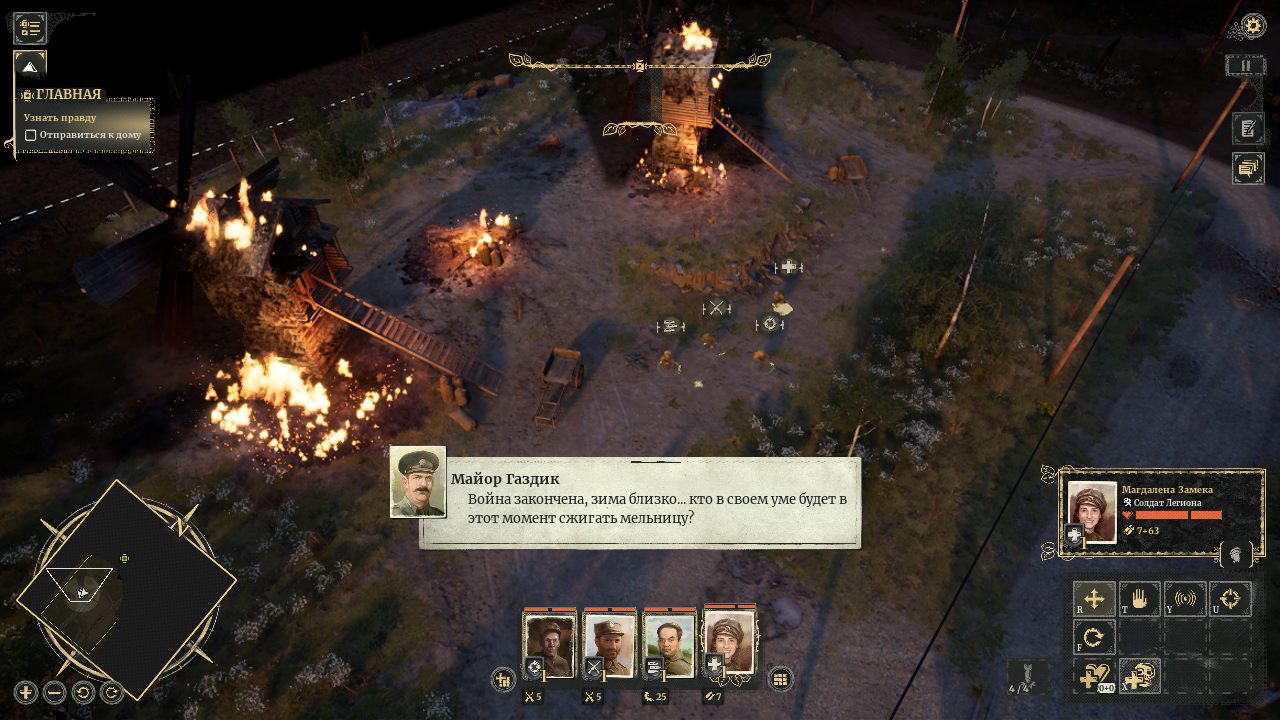This screenshot has height=720, width=1280.
Task: Activate the move command ability
Action: tap(1094, 600)
